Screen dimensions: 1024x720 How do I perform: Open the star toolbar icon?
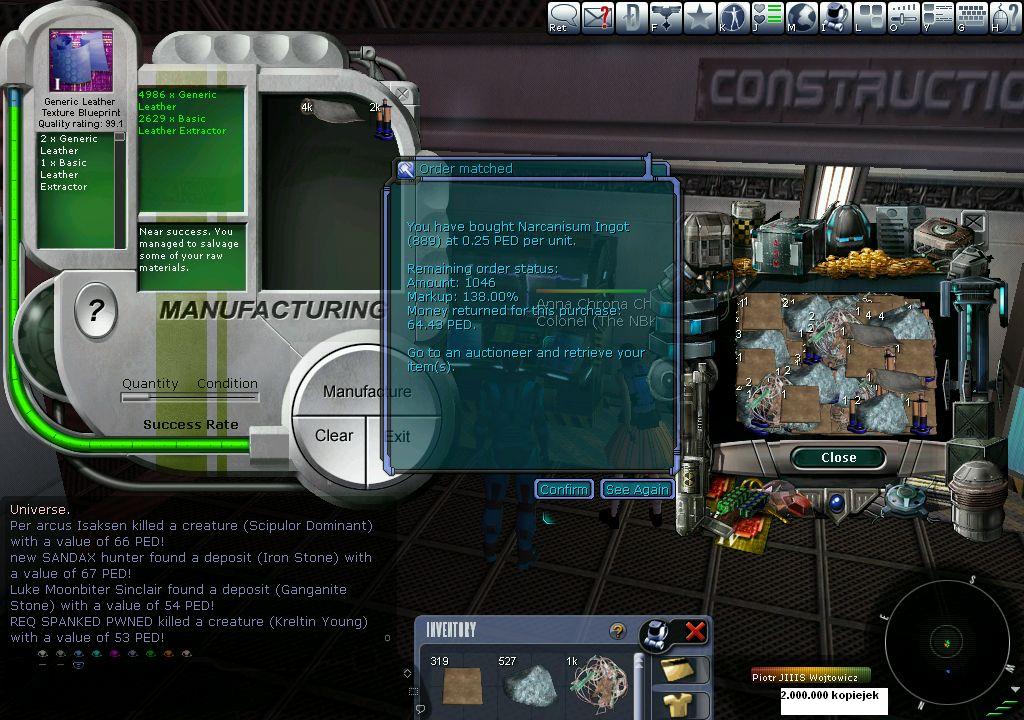pyautogui.click(x=699, y=17)
